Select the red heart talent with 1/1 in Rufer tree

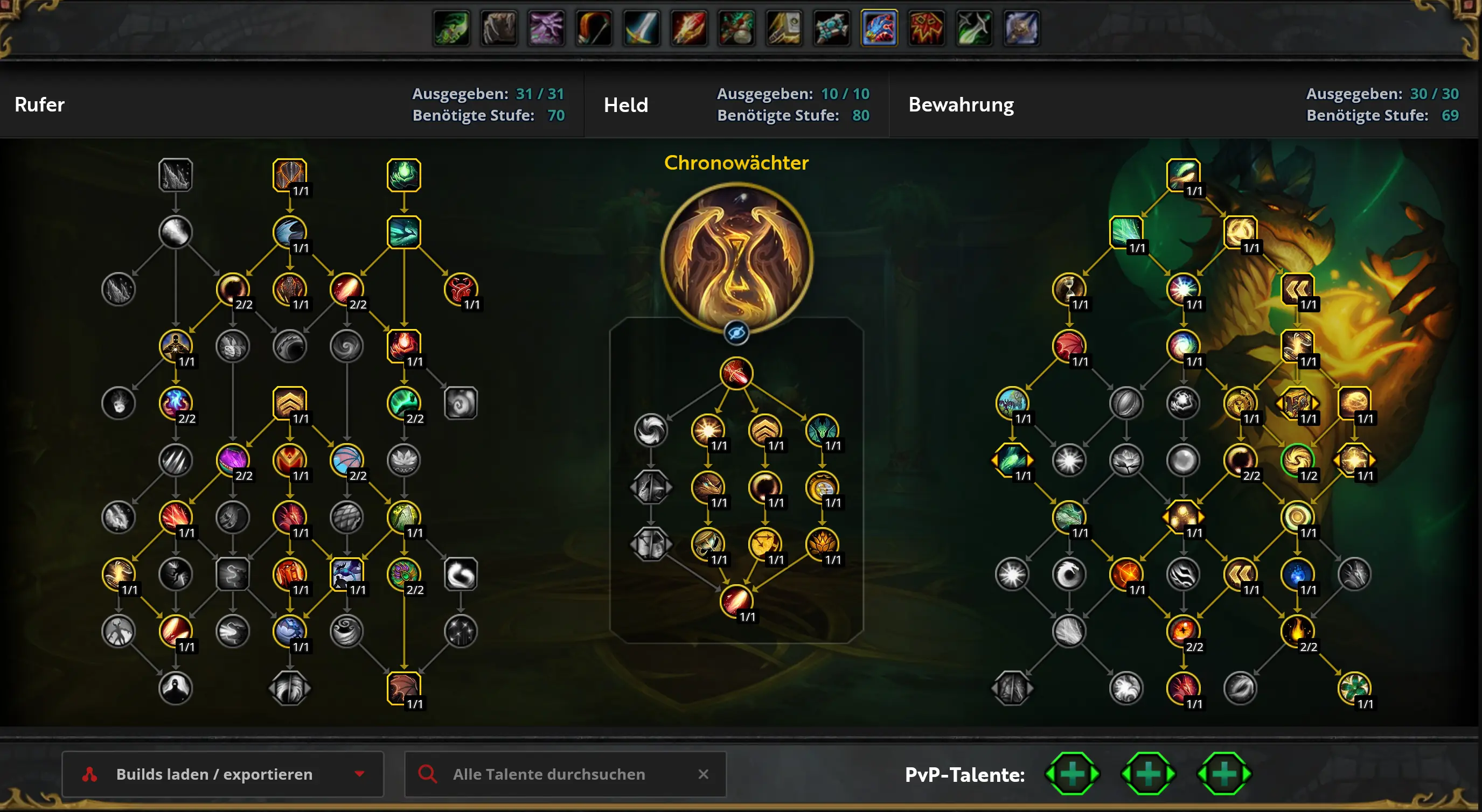461,289
